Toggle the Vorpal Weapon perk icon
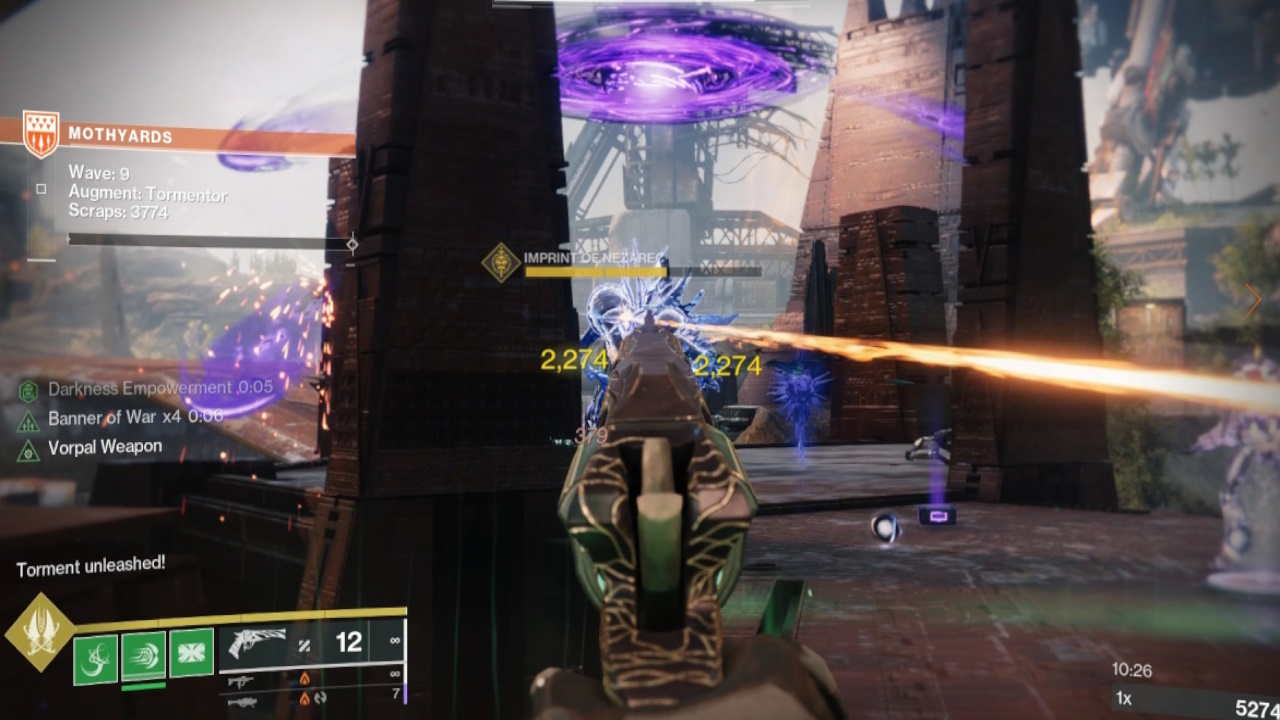Screen dimensions: 1280x720 click(28, 446)
